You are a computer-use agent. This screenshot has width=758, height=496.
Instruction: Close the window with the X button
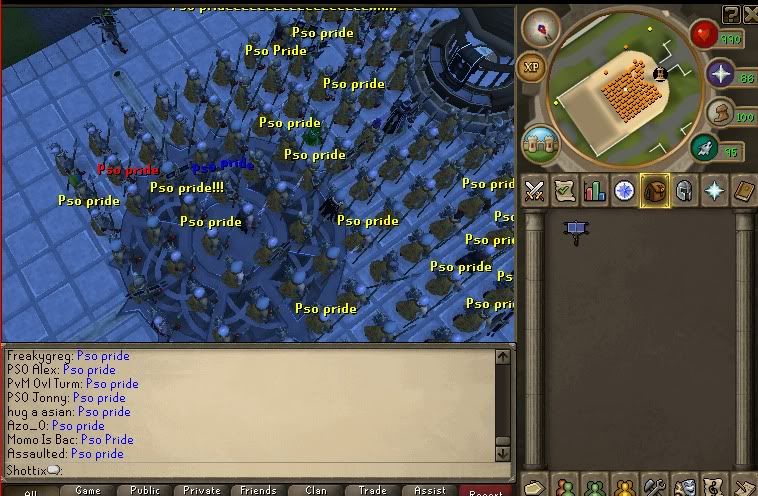tap(750, 14)
